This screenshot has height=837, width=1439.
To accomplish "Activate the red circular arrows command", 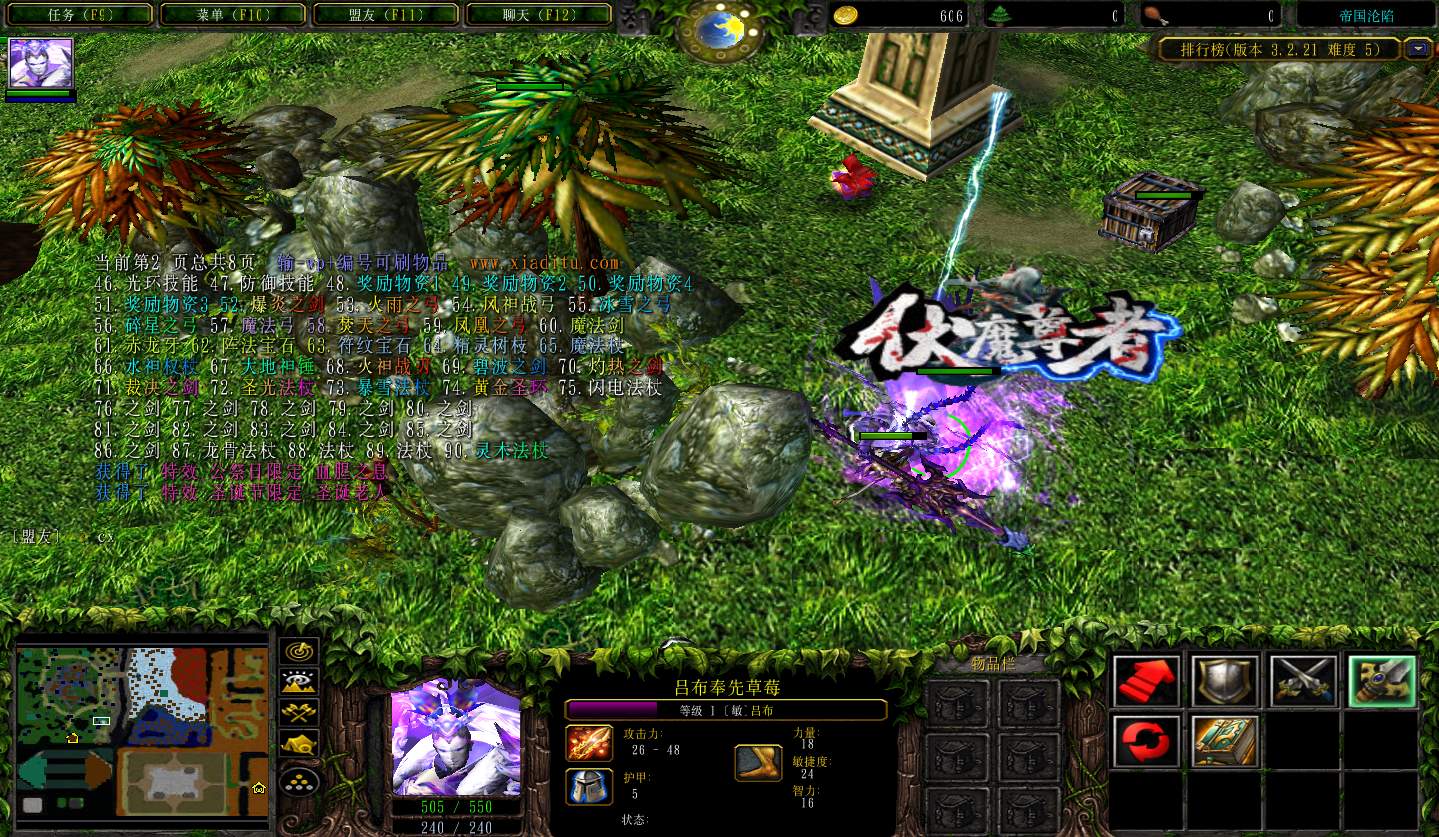I will coord(1146,741).
